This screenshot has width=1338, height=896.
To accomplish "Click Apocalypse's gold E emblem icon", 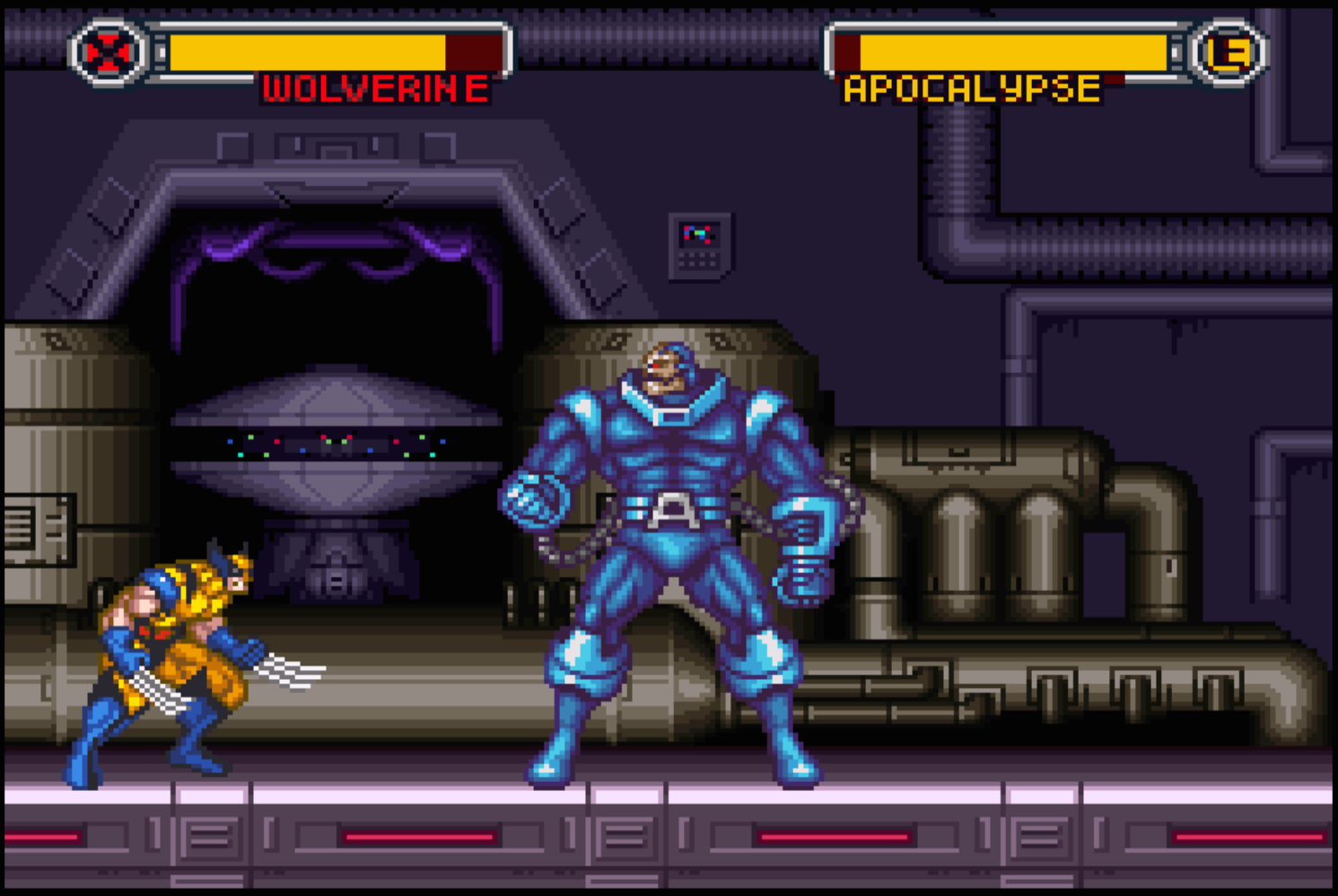I will pos(1229,53).
